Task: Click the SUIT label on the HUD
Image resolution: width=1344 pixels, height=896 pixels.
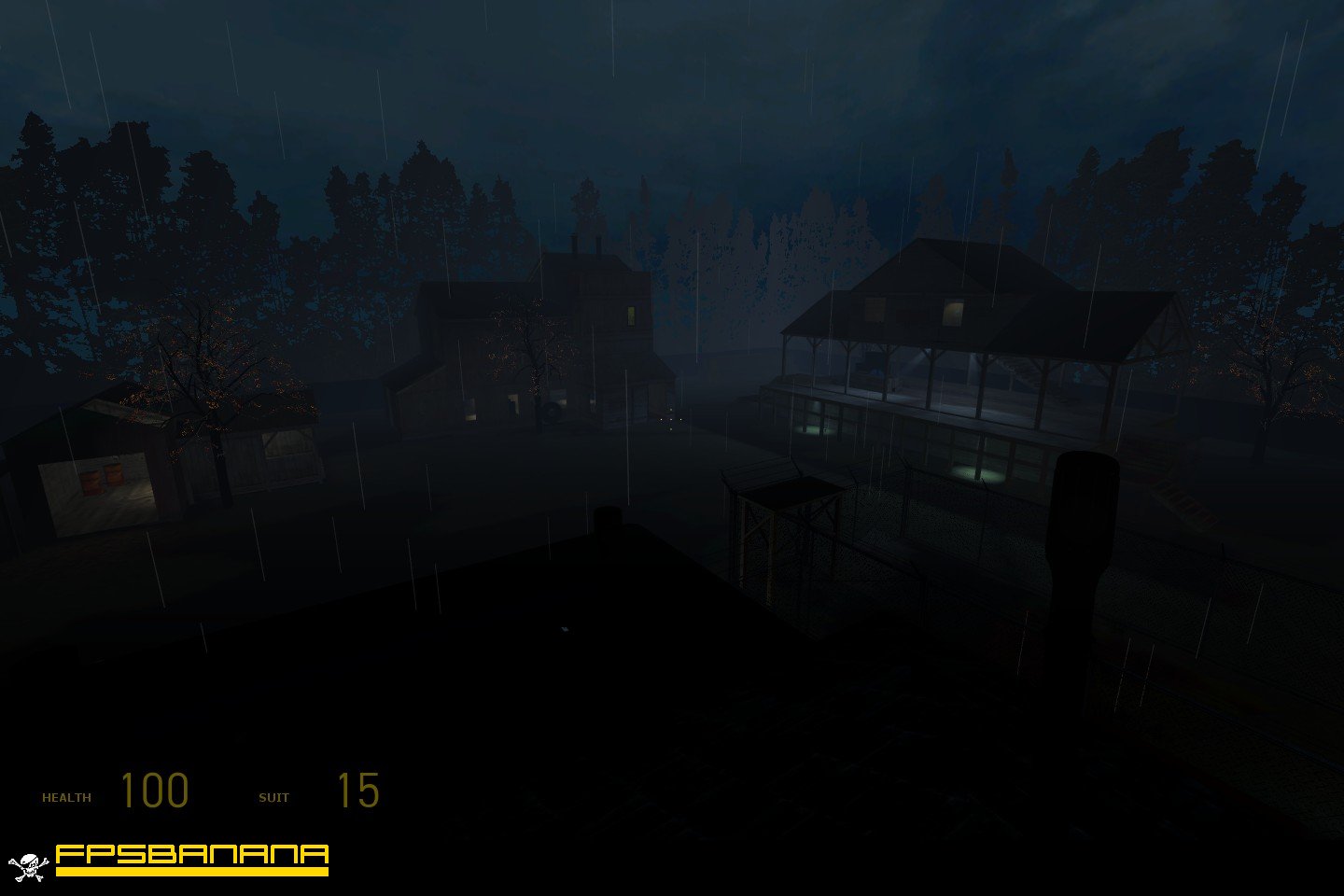Action: click(x=274, y=796)
